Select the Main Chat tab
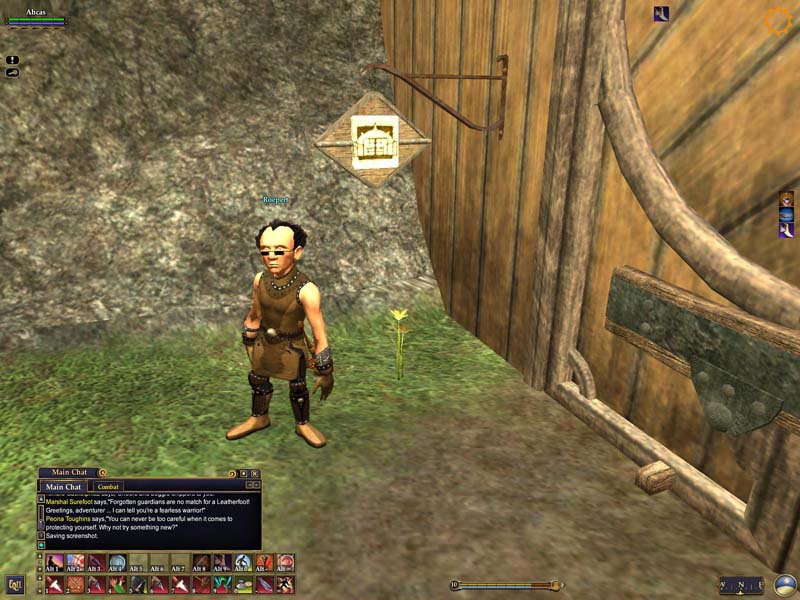This screenshot has height=600, width=800. click(x=65, y=487)
